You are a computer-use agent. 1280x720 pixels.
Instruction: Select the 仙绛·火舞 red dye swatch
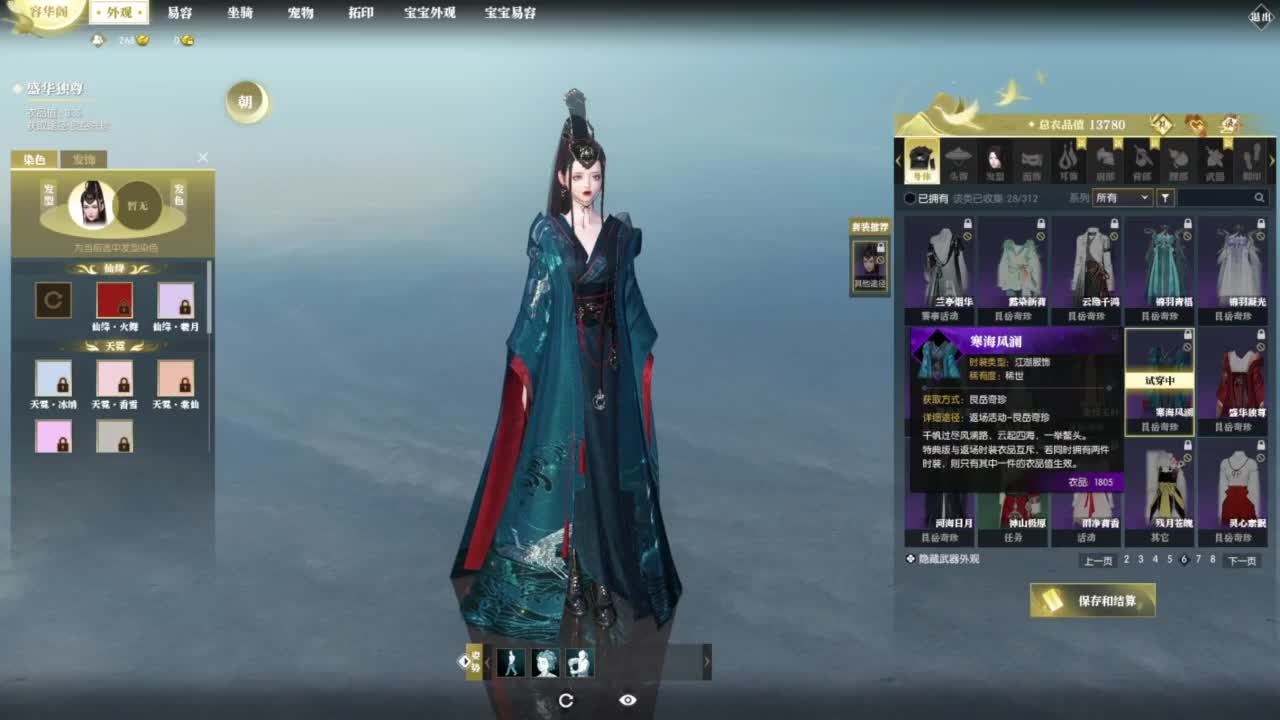click(x=114, y=299)
